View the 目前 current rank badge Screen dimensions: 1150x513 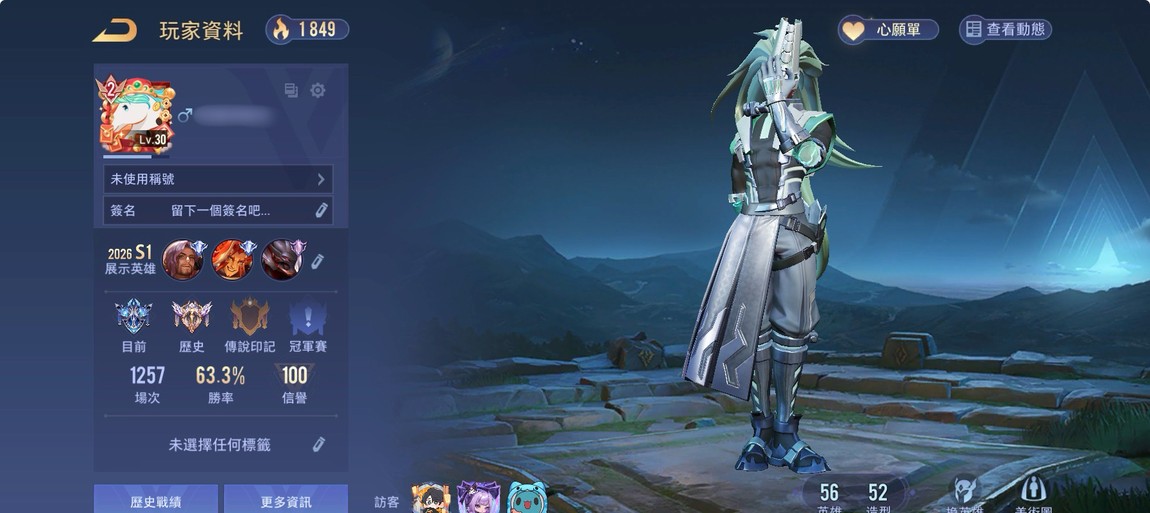pos(133,319)
